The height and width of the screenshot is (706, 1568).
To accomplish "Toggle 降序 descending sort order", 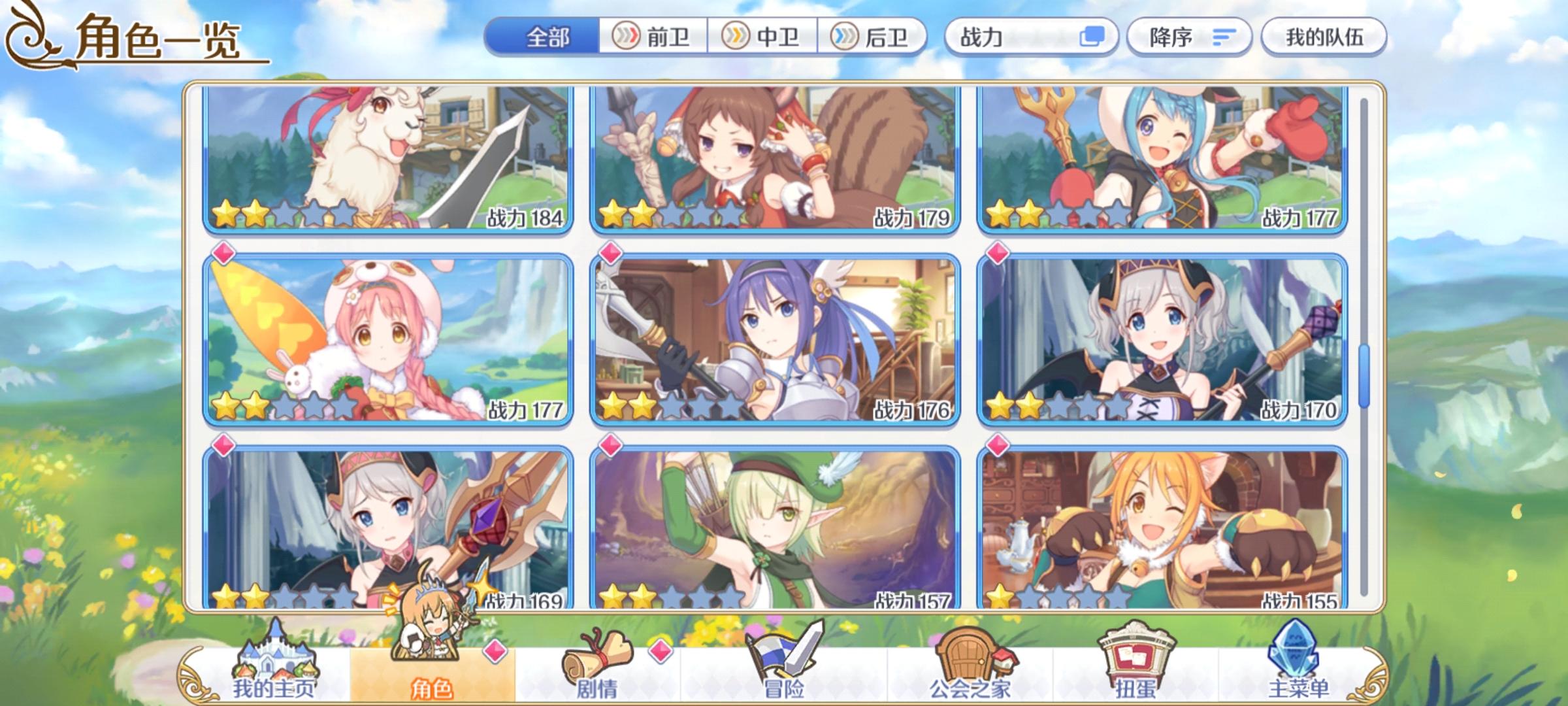I will coord(1189,38).
